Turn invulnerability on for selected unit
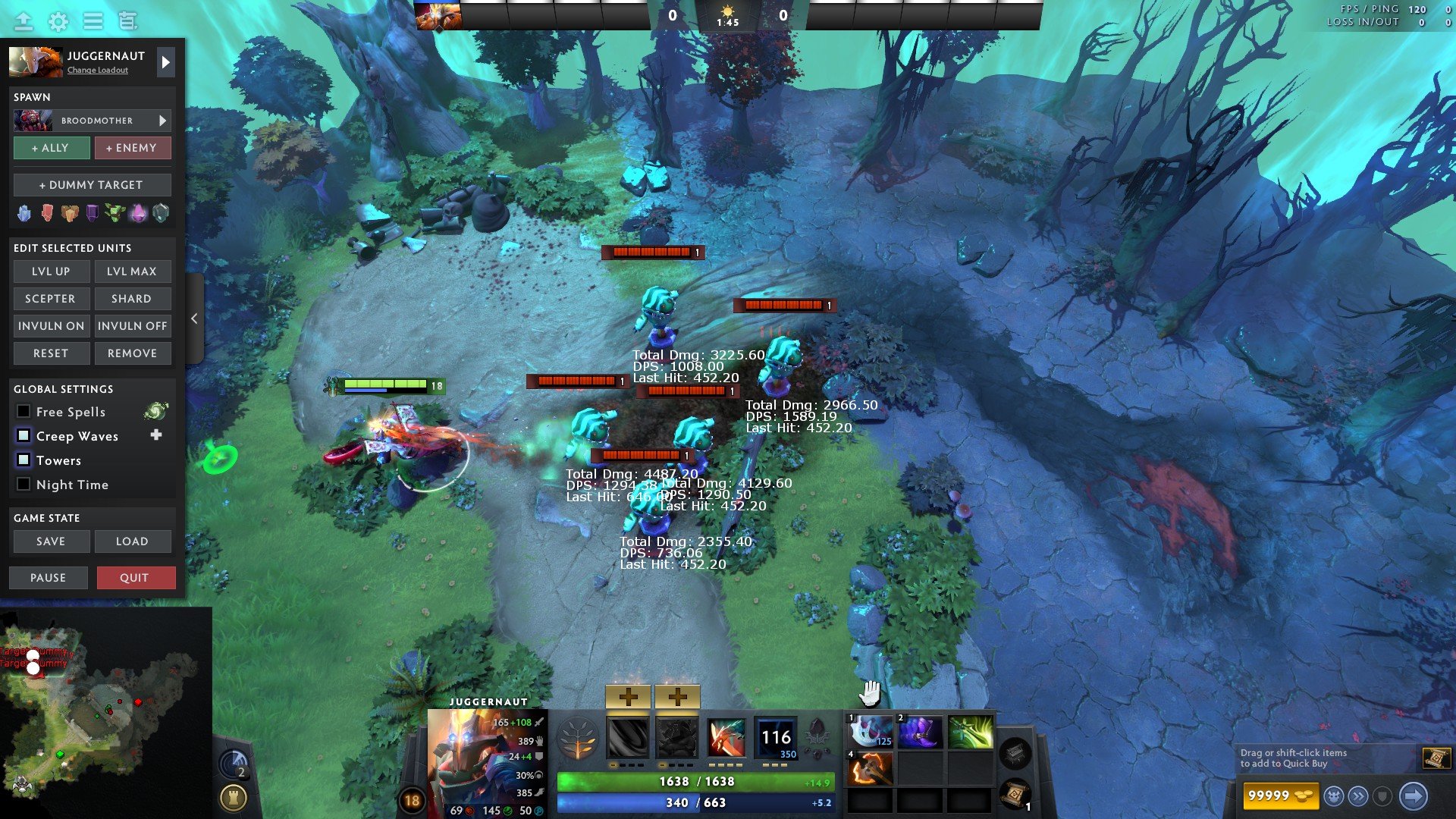This screenshot has width=1456, height=819. point(51,326)
